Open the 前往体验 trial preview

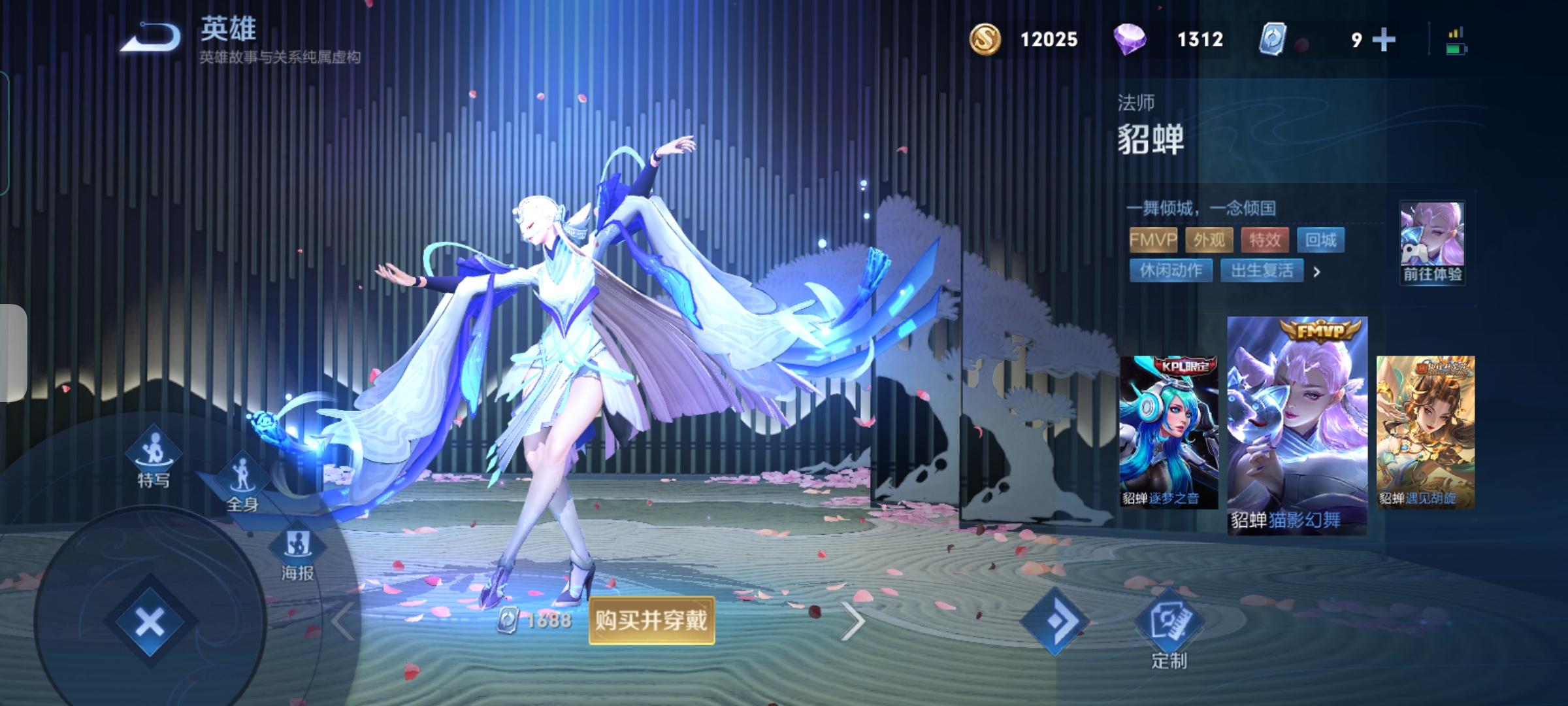[x=1432, y=243]
